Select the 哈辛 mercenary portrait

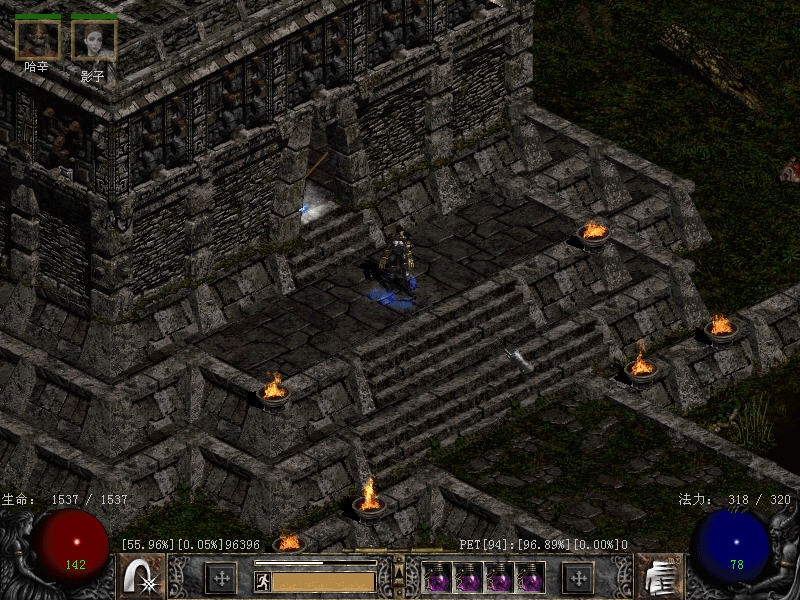tap(38, 40)
